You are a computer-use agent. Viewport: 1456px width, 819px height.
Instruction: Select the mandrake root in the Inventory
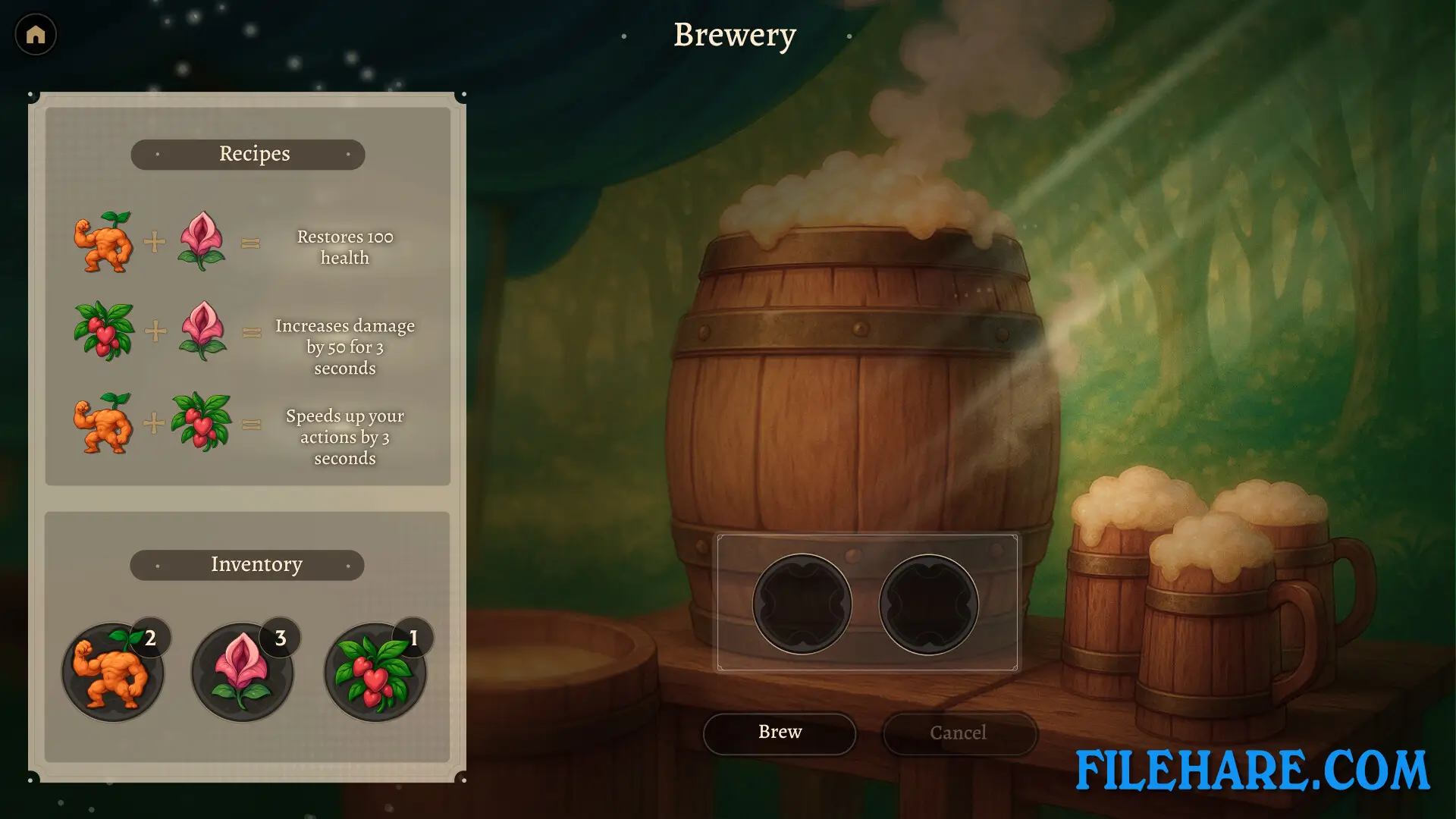tap(112, 671)
